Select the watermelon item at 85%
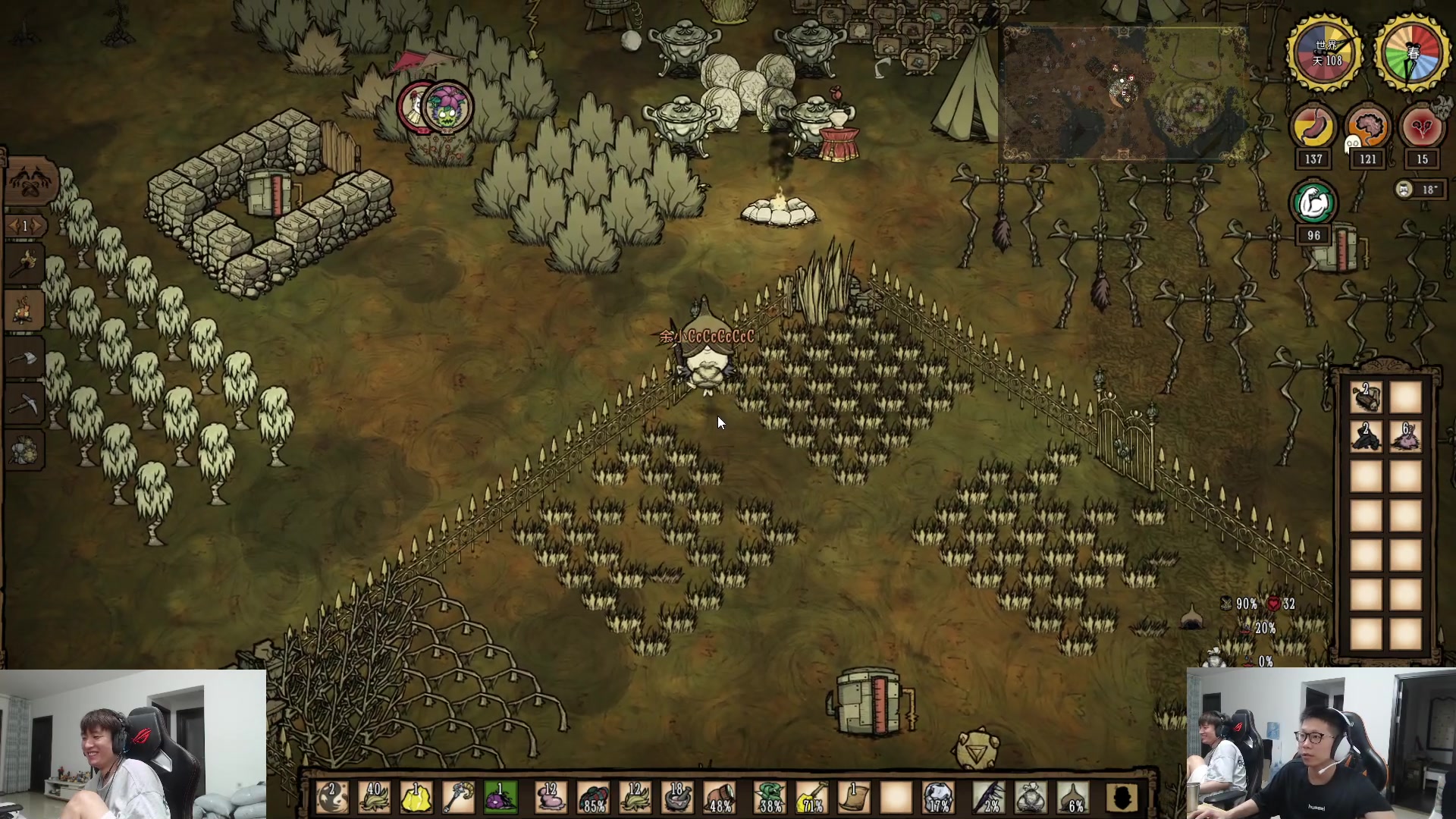This screenshot has width=1456, height=819. (x=594, y=798)
